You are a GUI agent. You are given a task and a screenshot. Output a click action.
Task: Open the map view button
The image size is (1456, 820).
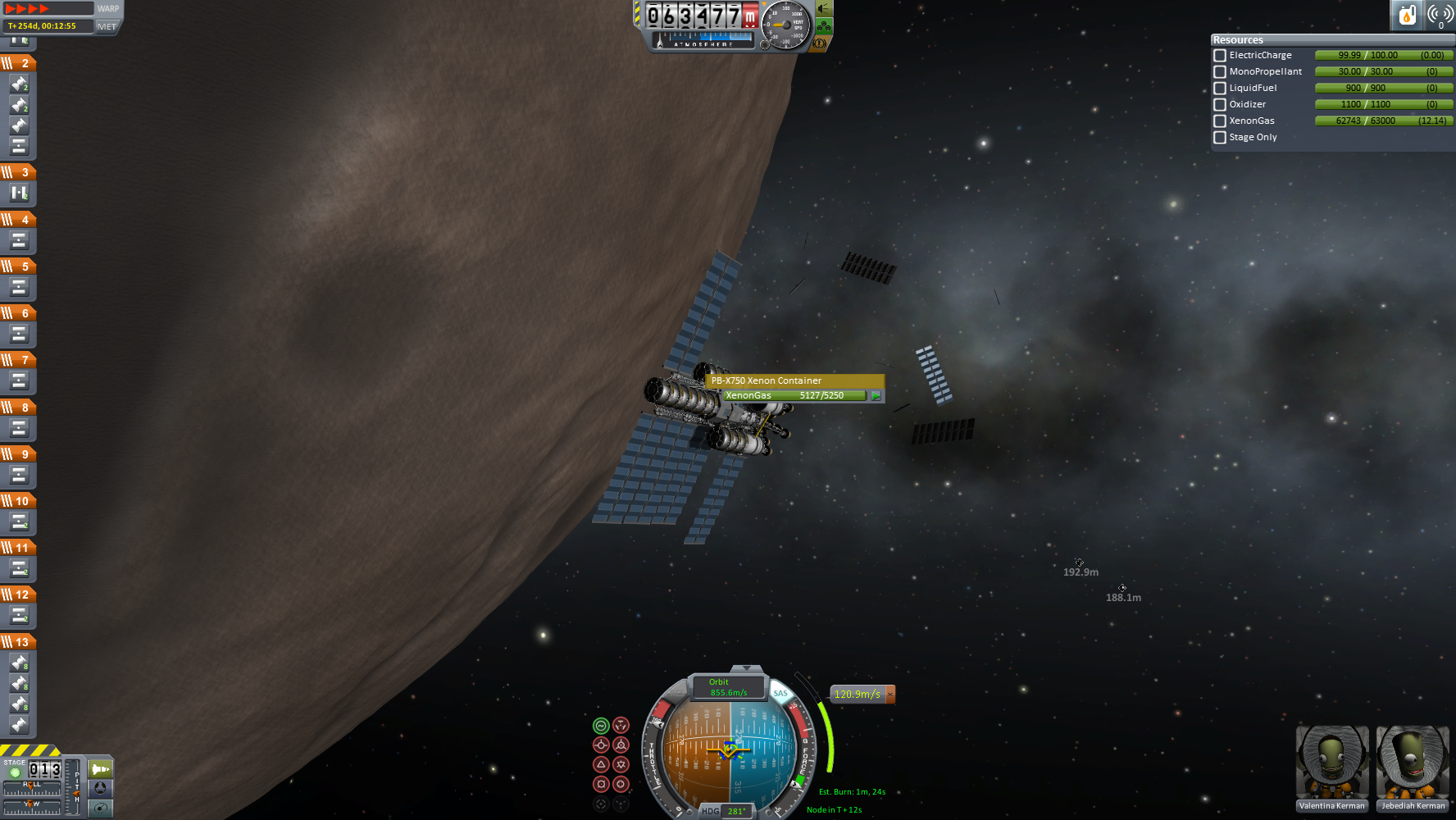[x=100, y=808]
